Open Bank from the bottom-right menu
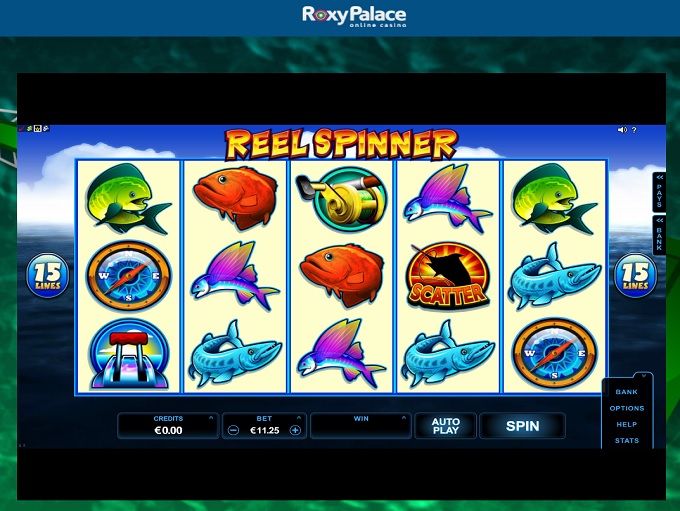The height and width of the screenshot is (511, 680). (x=627, y=392)
